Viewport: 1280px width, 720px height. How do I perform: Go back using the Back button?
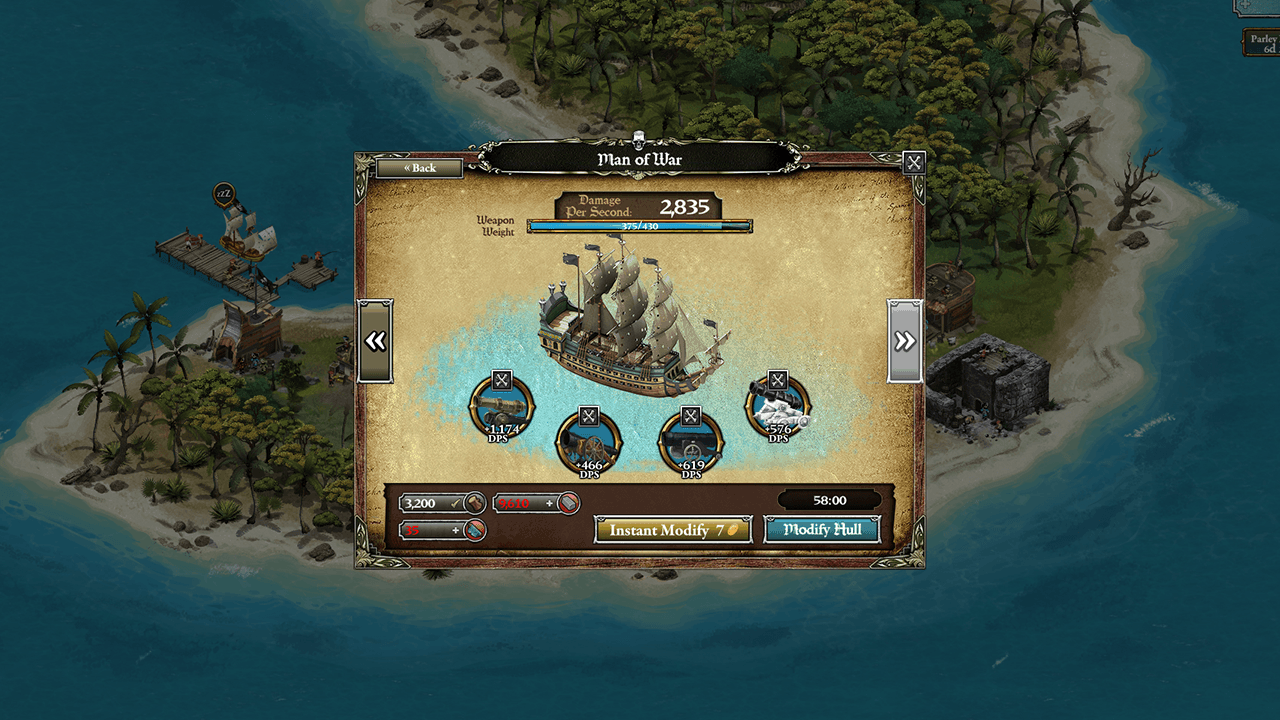pos(419,168)
